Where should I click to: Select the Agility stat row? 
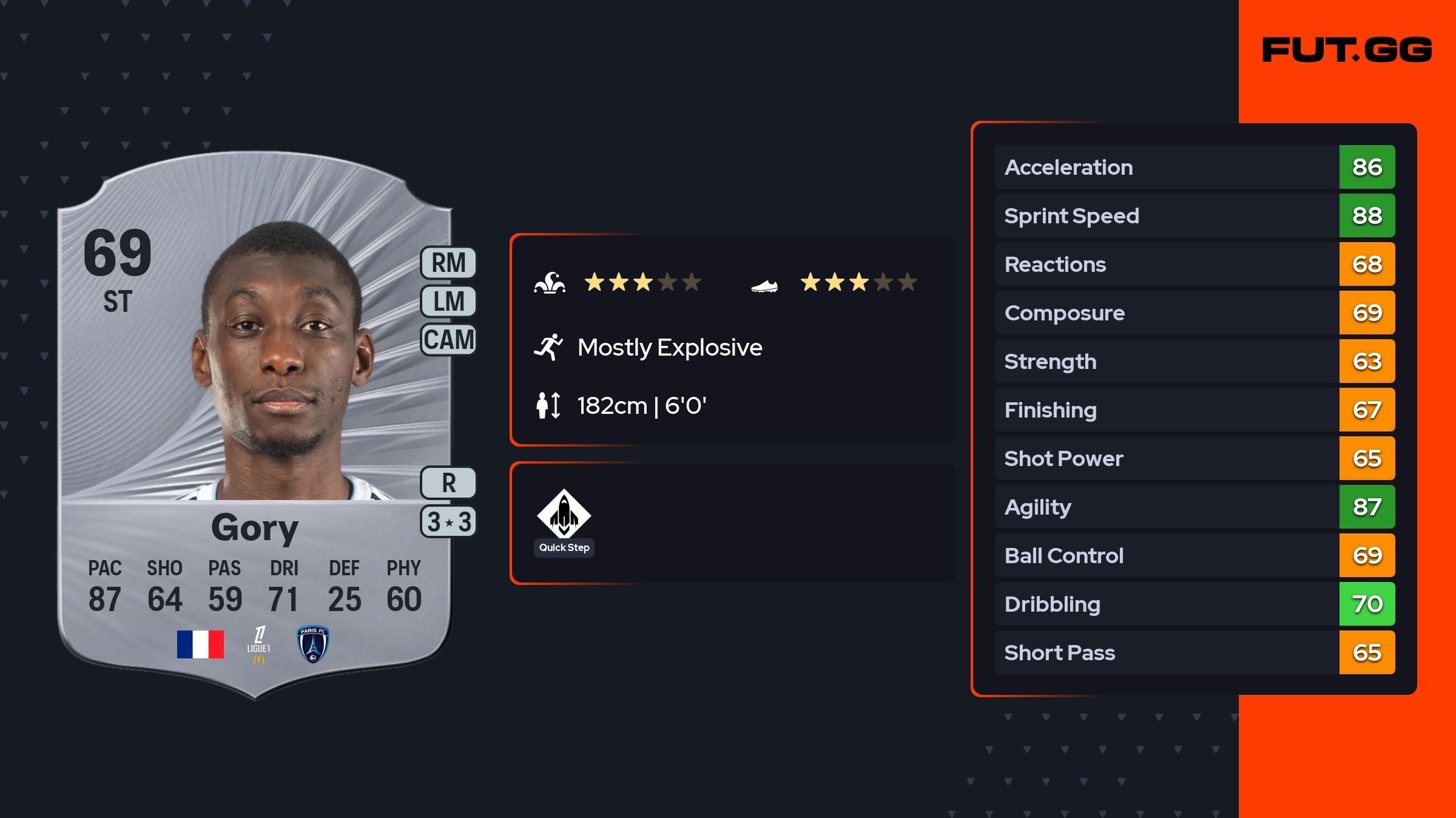coord(1194,507)
